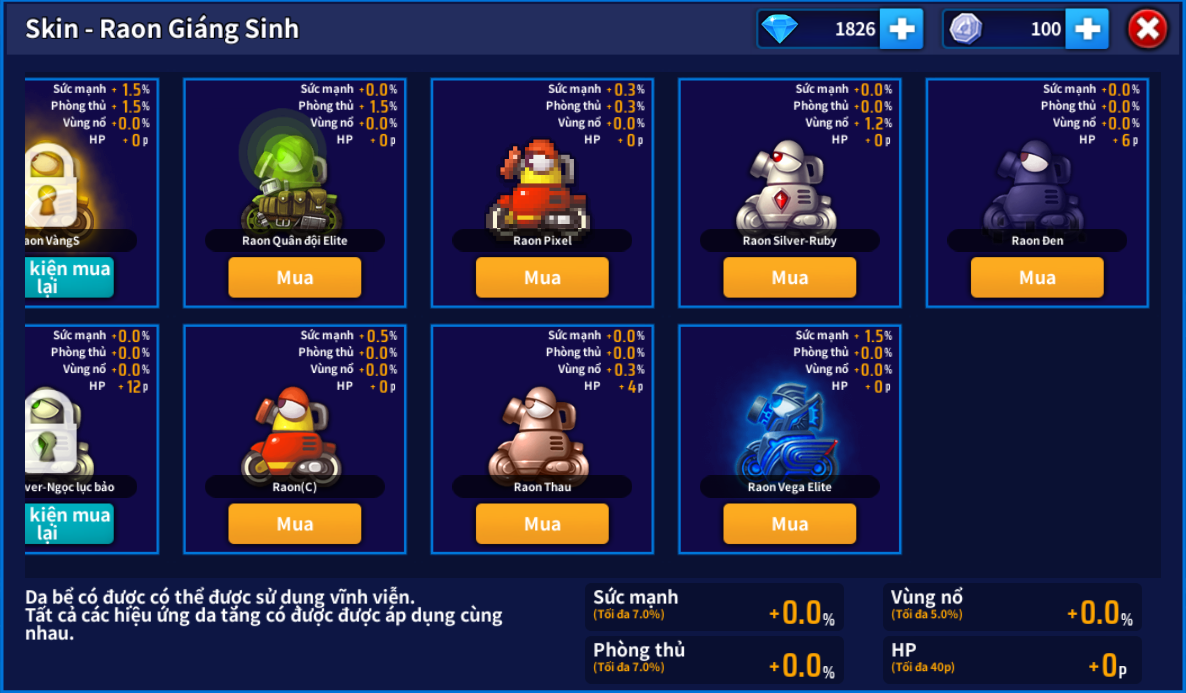This screenshot has height=693, width=1186.
Task: Purchase the Raon Silver-Ruby skin
Action: pos(789,277)
